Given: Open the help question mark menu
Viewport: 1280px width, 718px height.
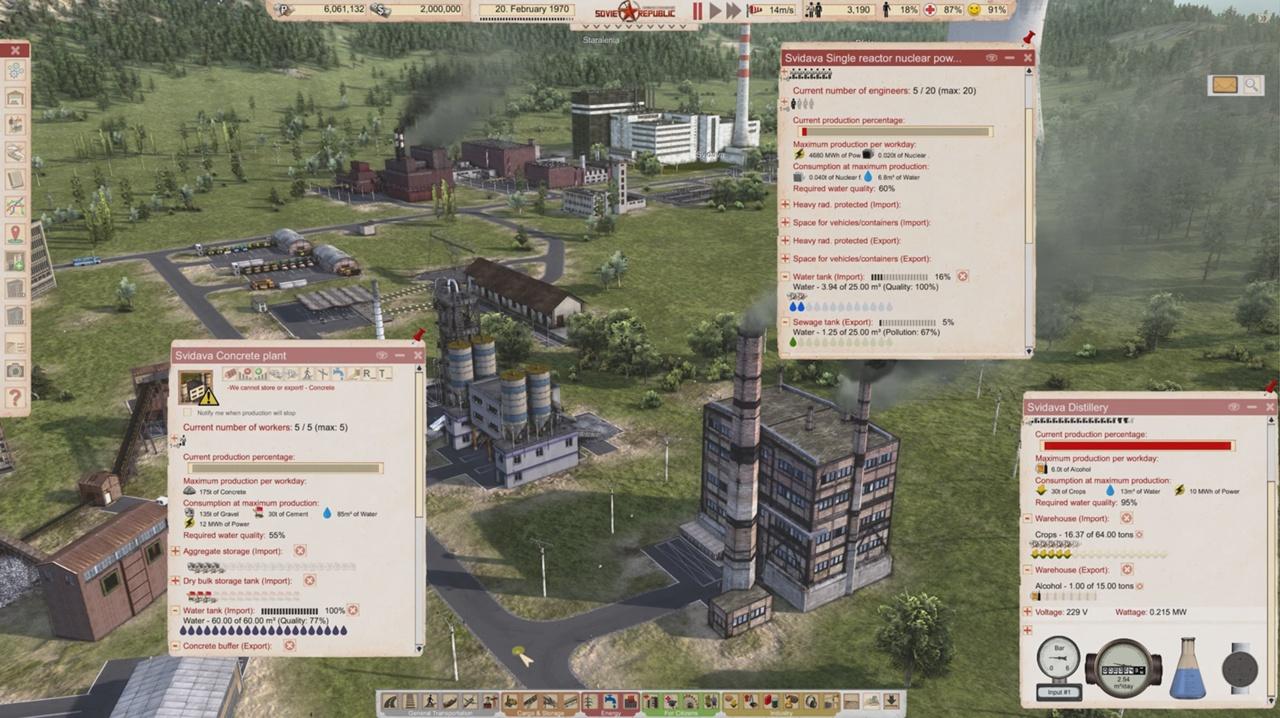Looking at the screenshot, I should (x=15, y=397).
